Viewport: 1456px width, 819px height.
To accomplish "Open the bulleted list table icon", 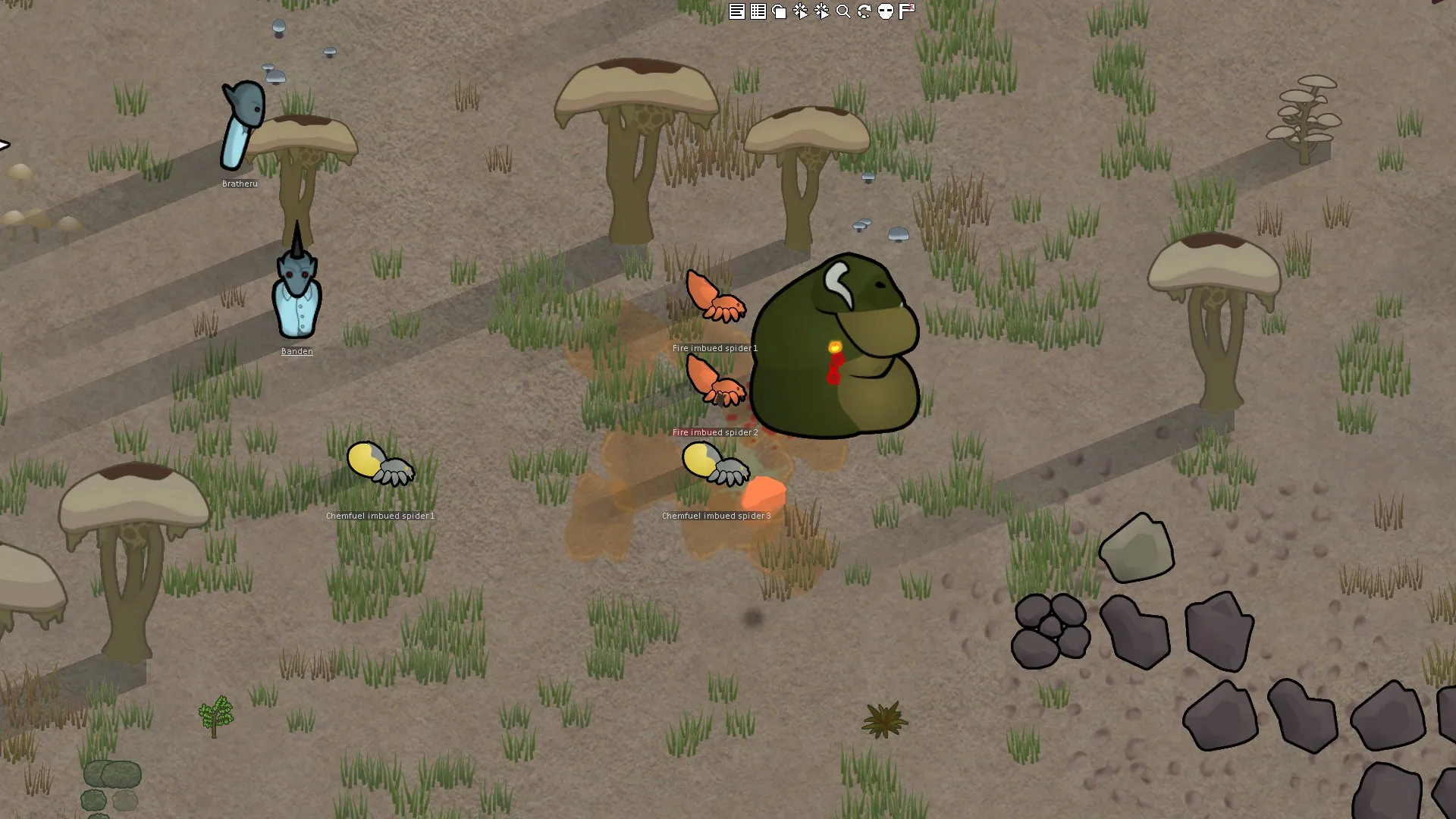I will pyautogui.click(x=758, y=11).
